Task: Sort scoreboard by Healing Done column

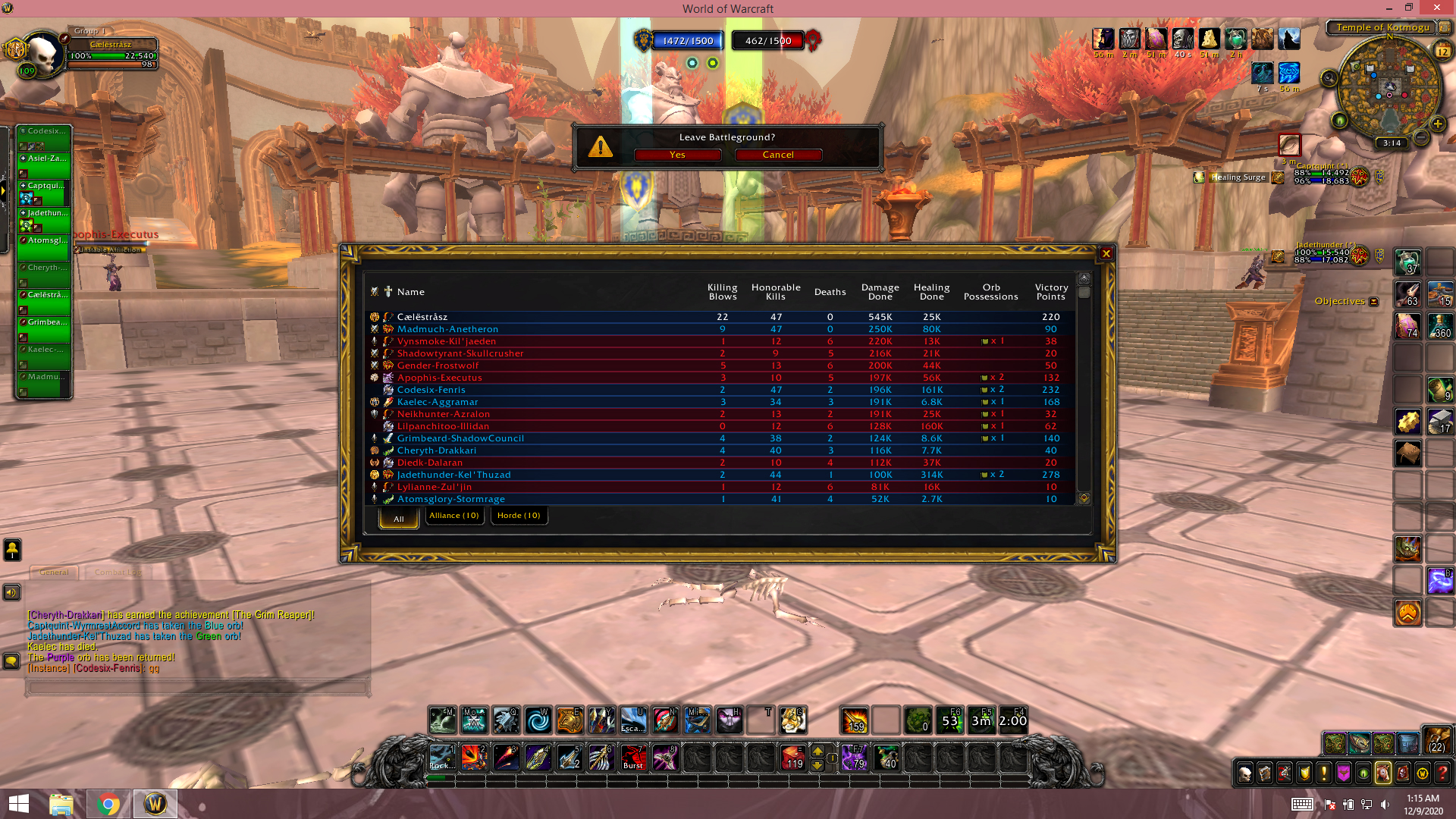Action: tap(931, 292)
